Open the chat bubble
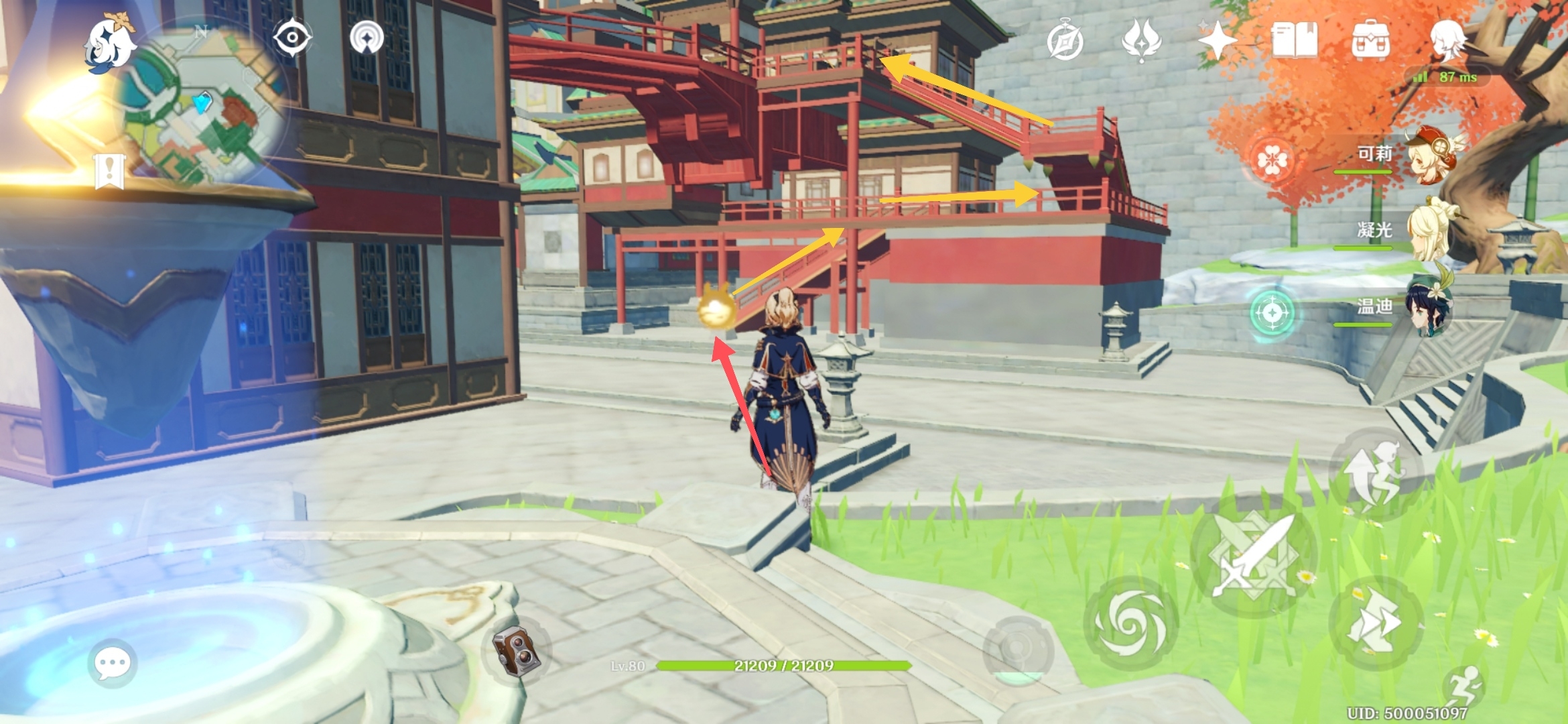This screenshot has height=724, width=1568. 112,664
